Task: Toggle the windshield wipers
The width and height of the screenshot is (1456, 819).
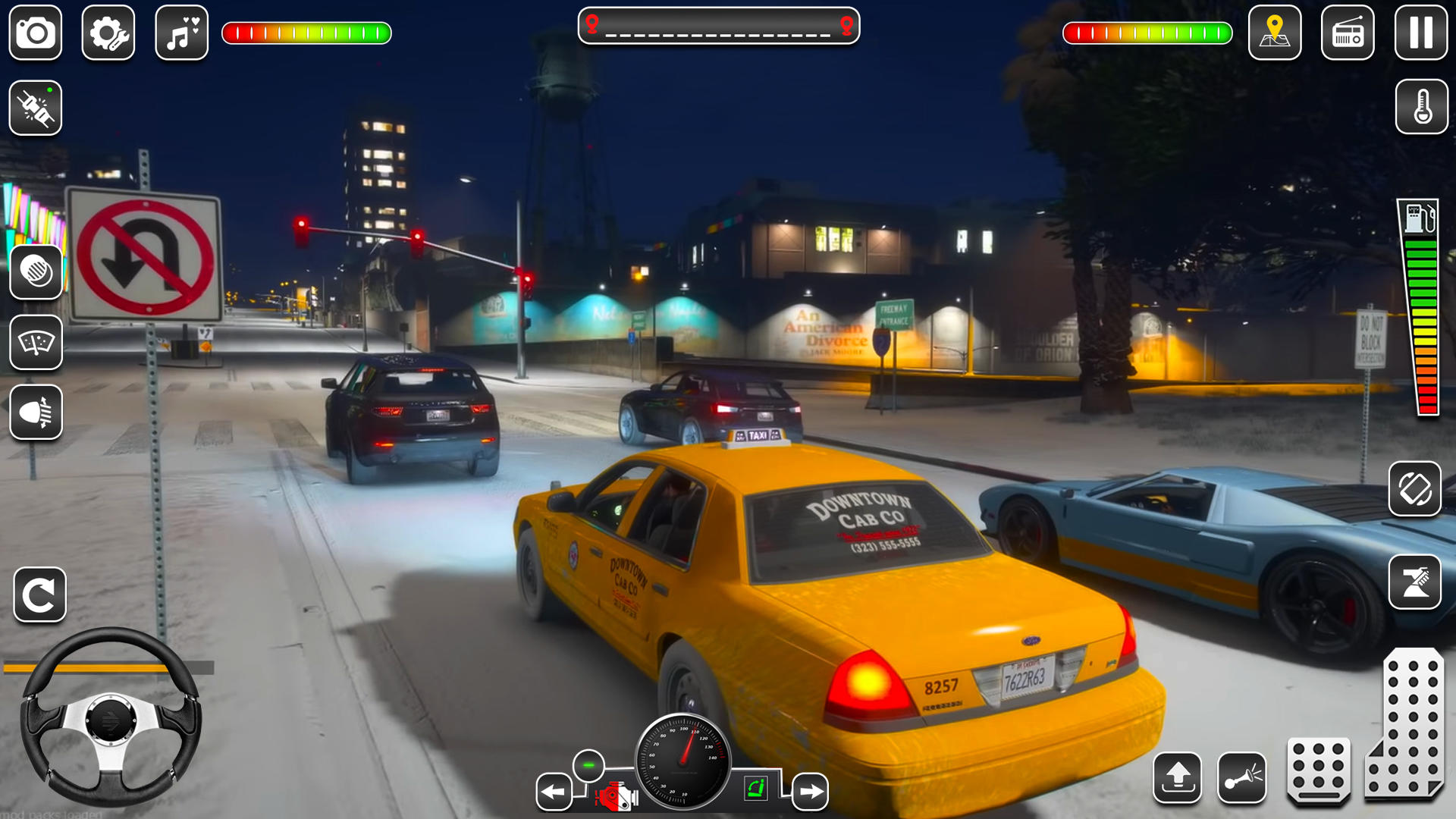Action: 37,344
